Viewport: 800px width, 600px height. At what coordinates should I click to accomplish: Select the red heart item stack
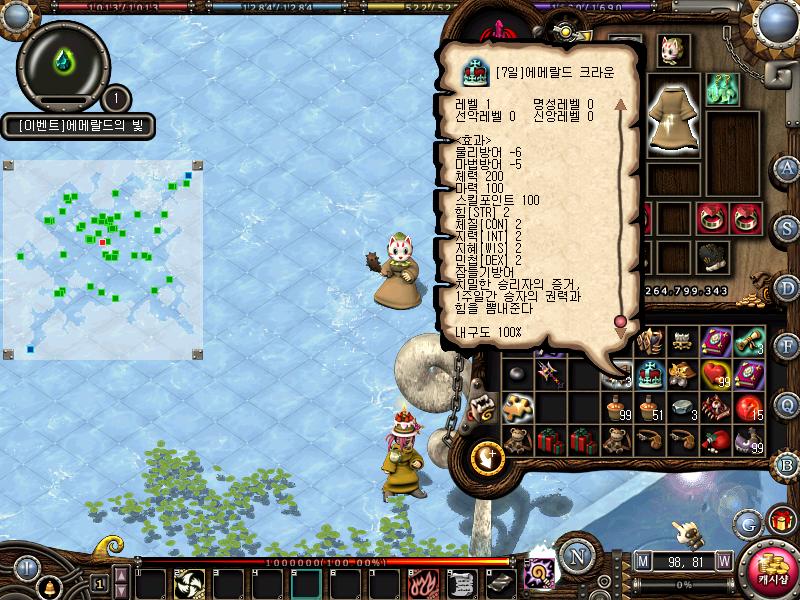point(716,374)
